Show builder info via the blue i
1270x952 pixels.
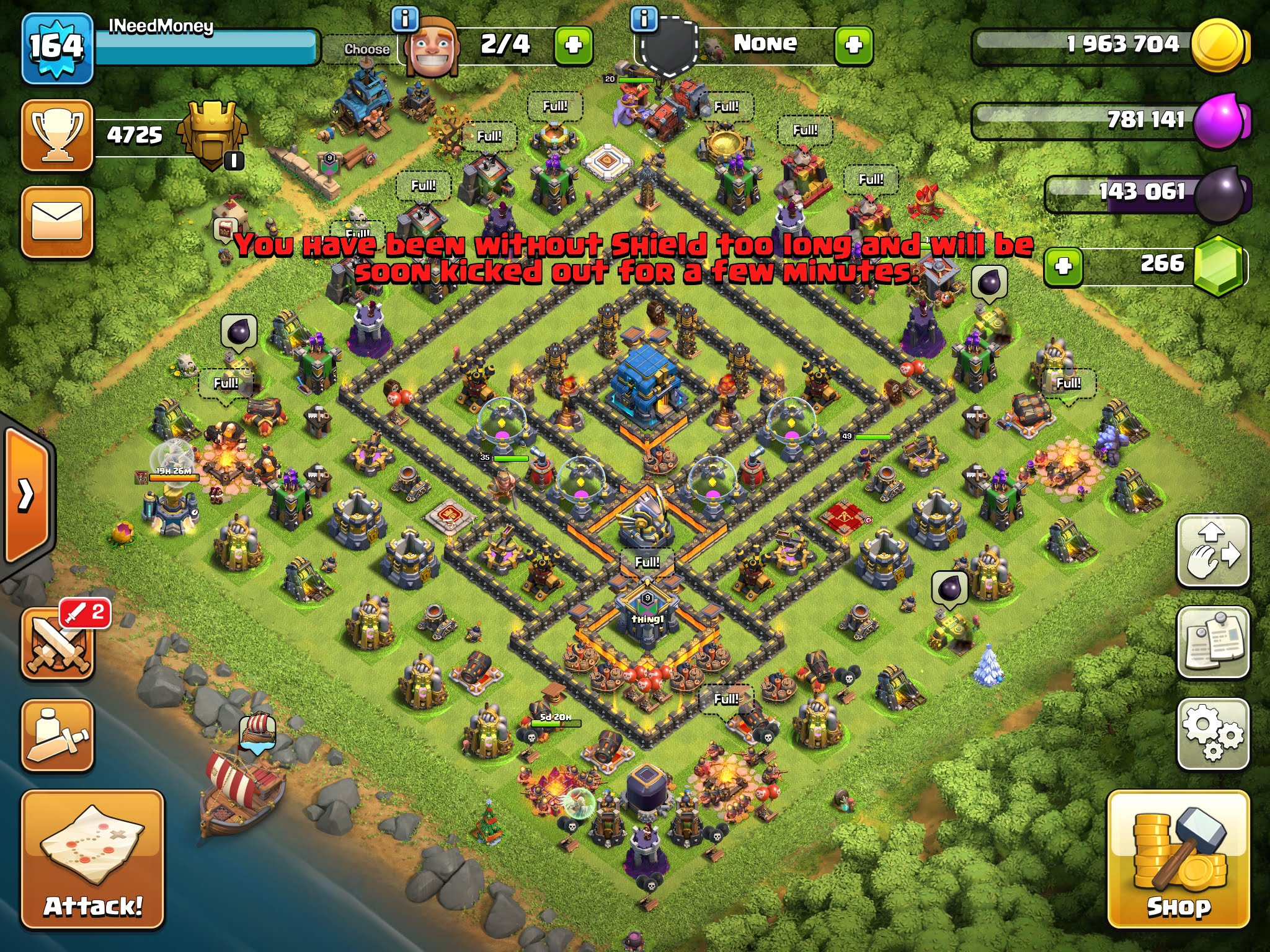click(x=405, y=19)
